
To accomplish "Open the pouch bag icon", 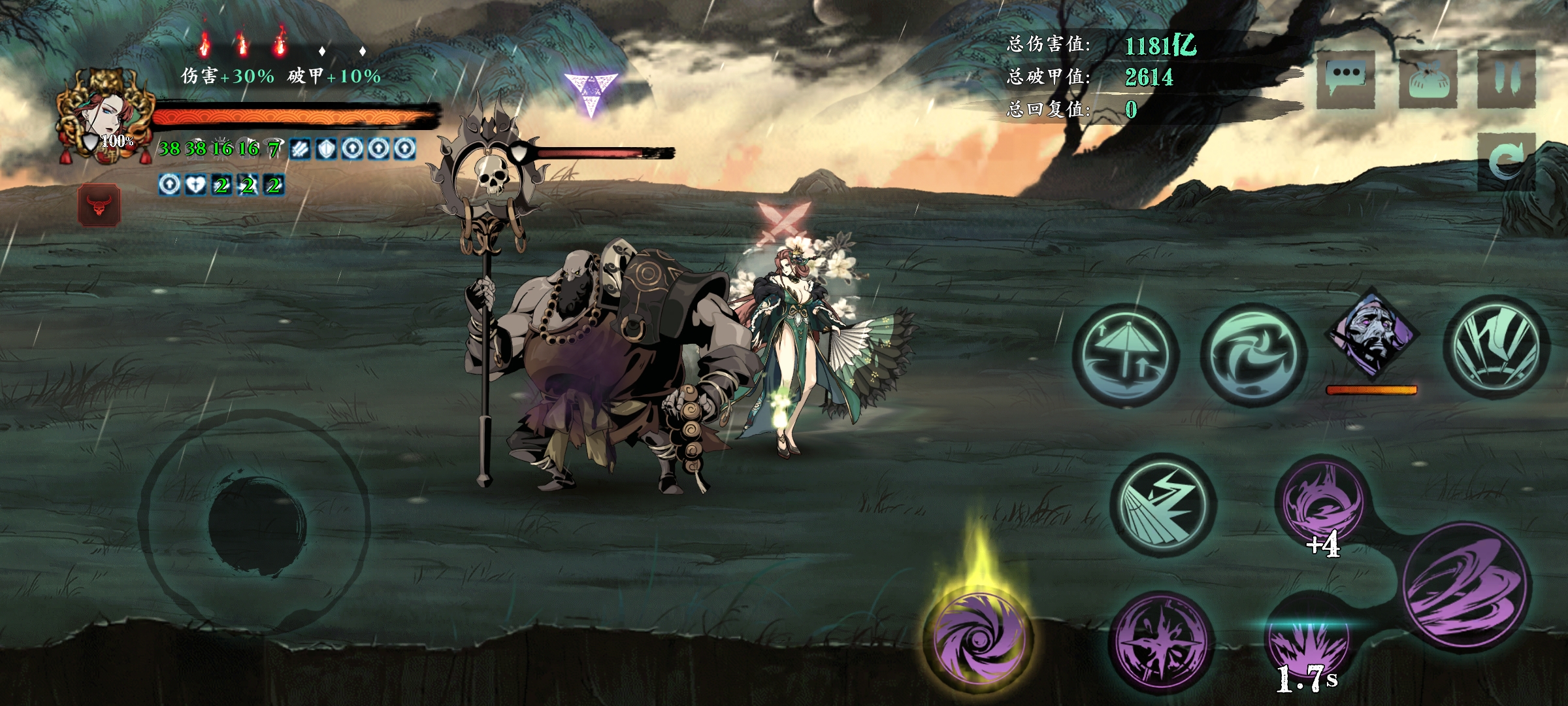I will click(1428, 80).
